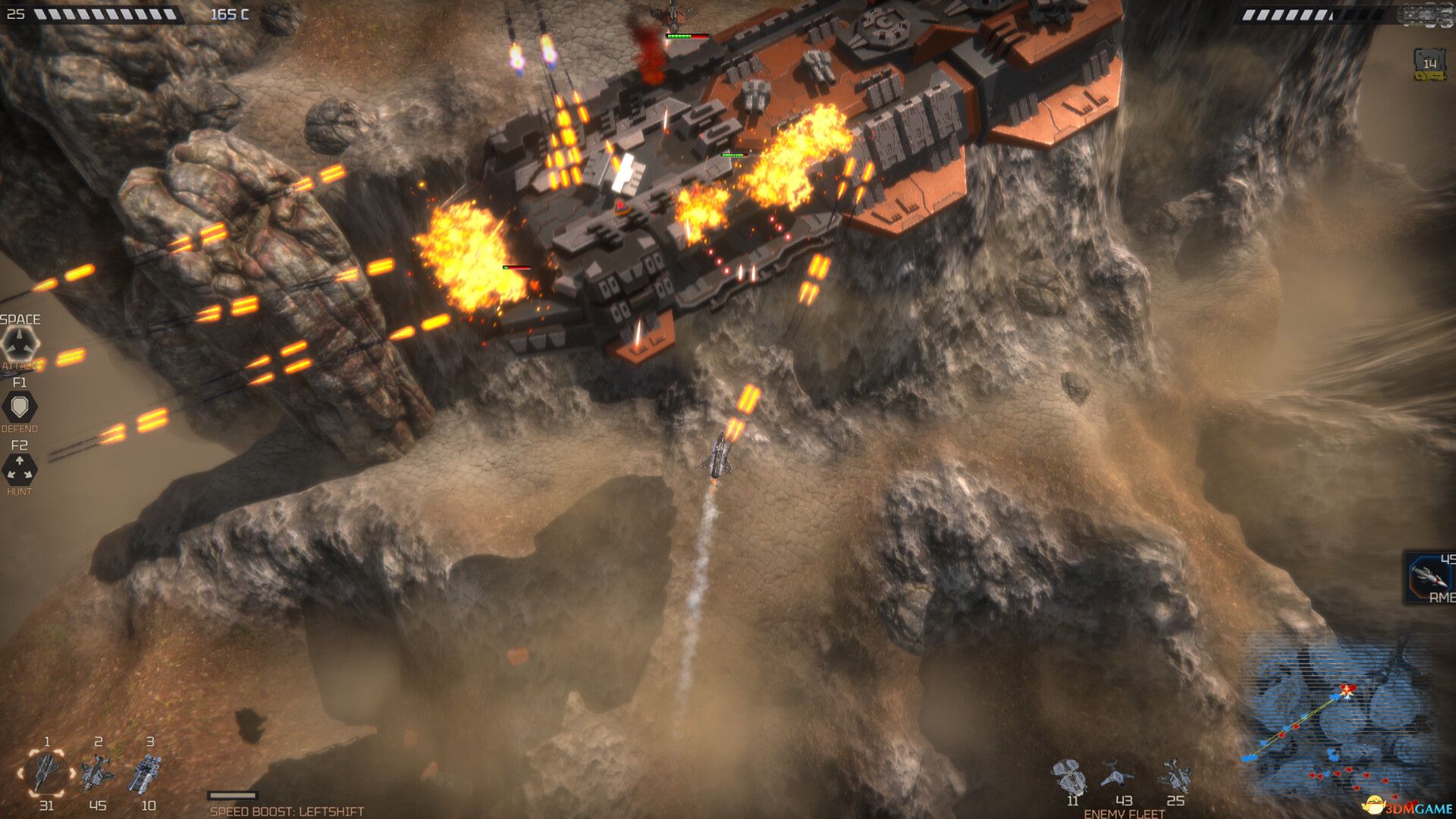This screenshot has width=1456, height=819.
Task: Activate the F2 Hunt command icon
Action: (20, 470)
